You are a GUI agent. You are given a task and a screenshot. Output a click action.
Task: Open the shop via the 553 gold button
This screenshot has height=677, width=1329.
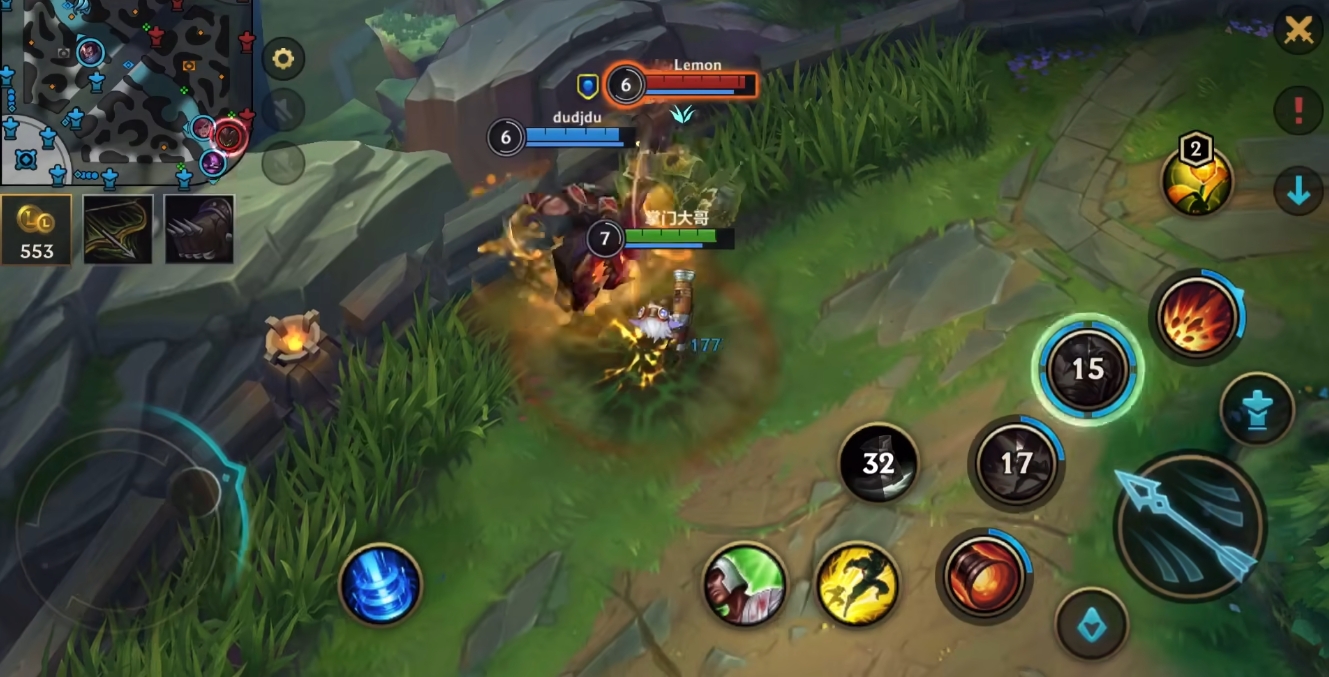coord(36,230)
